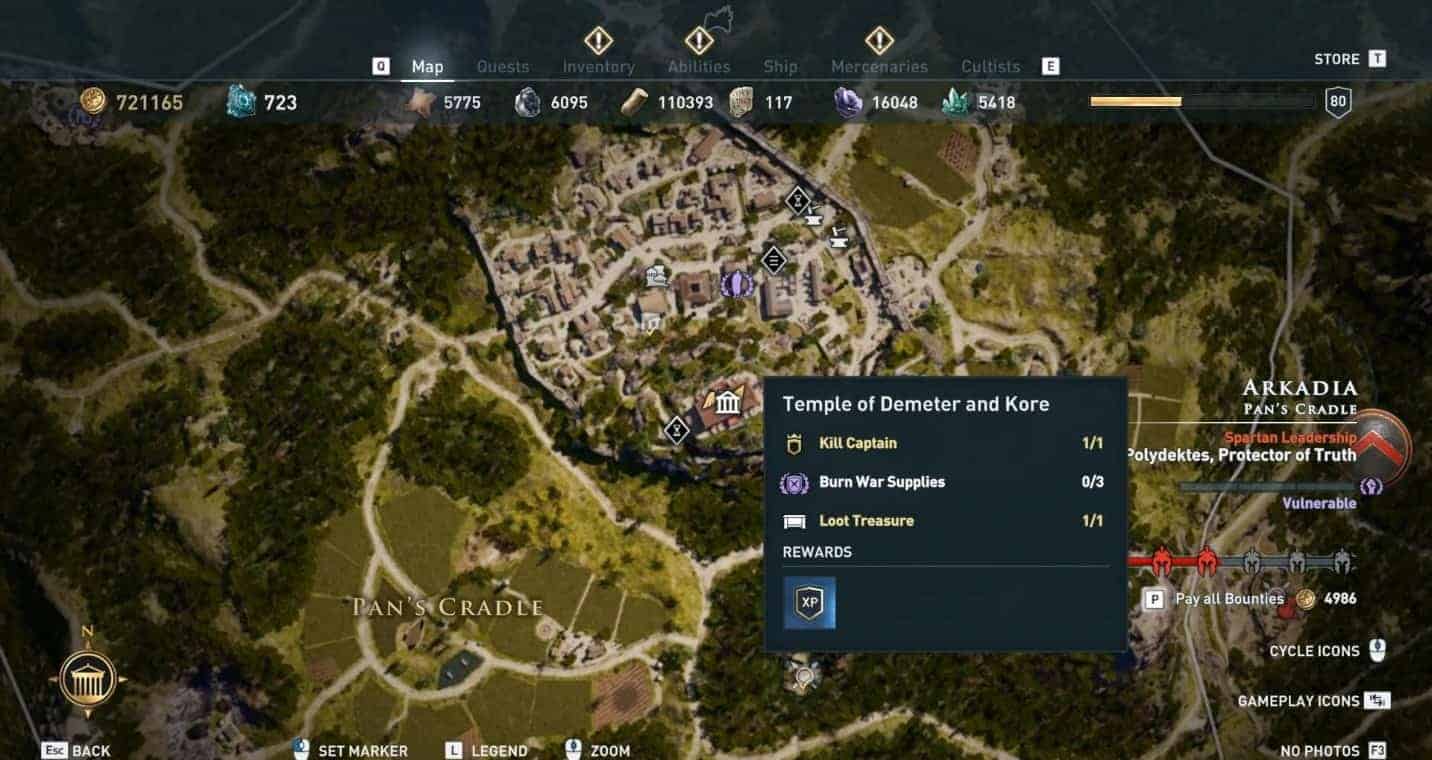This screenshot has width=1432, height=760.
Task: Go Back from the map screen
Action: pyautogui.click(x=91, y=750)
